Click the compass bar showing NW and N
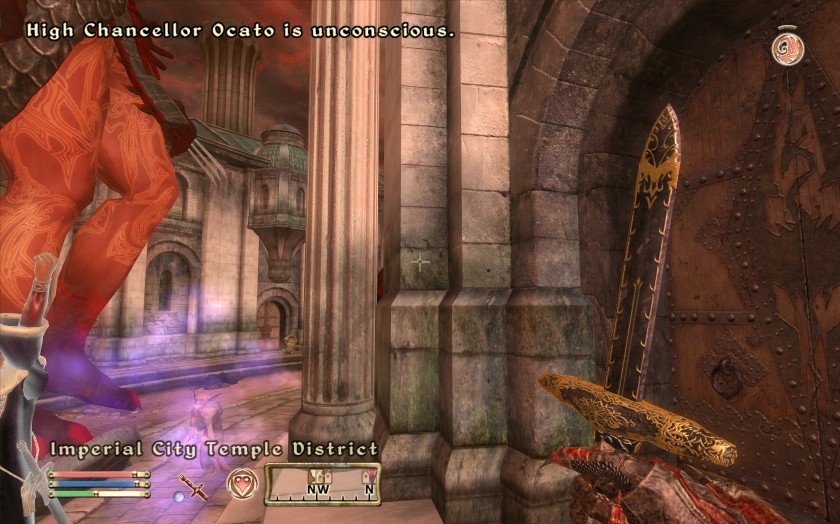 (x=322, y=484)
